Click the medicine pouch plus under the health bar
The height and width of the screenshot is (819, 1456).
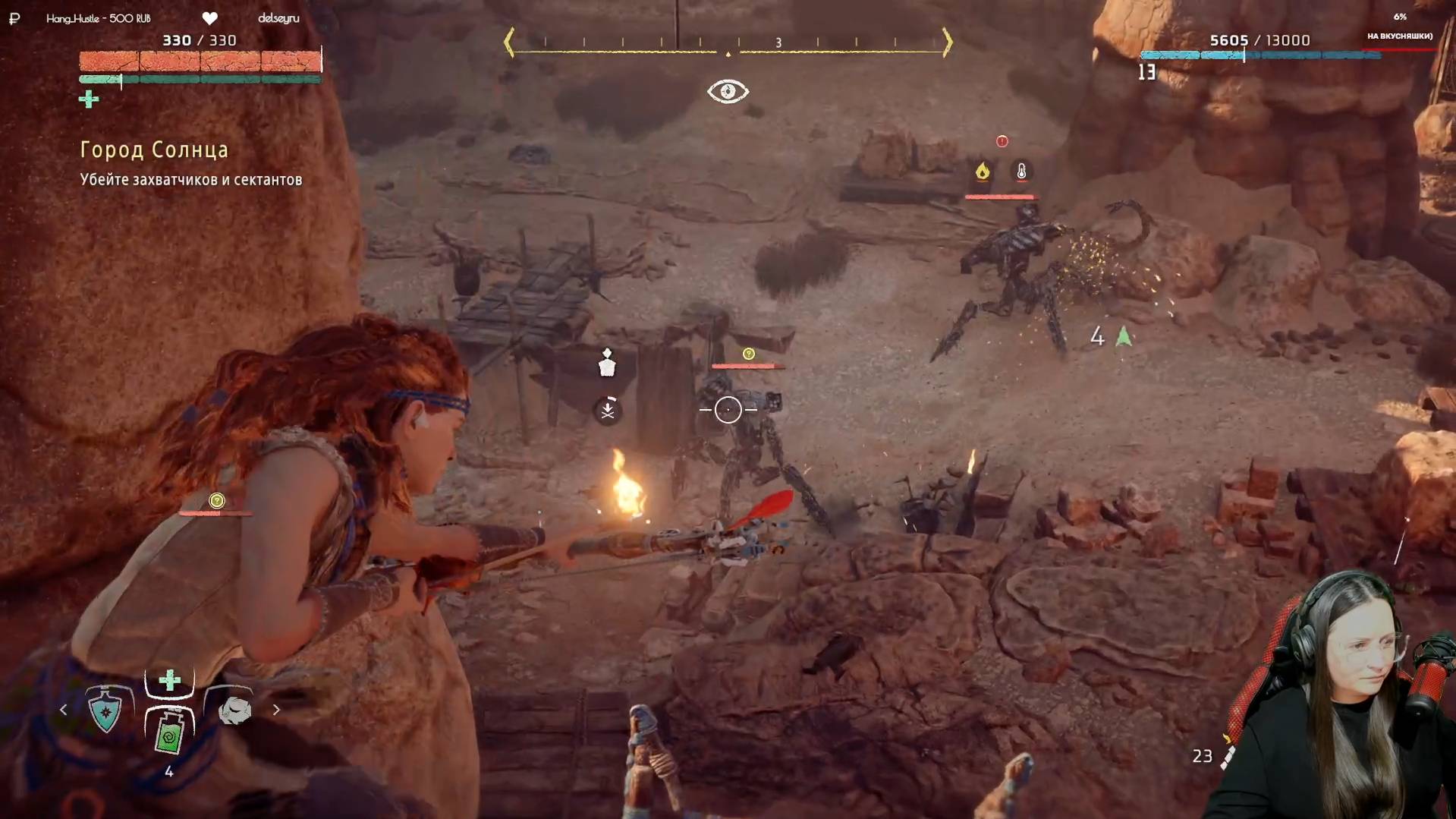[x=89, y=99]
